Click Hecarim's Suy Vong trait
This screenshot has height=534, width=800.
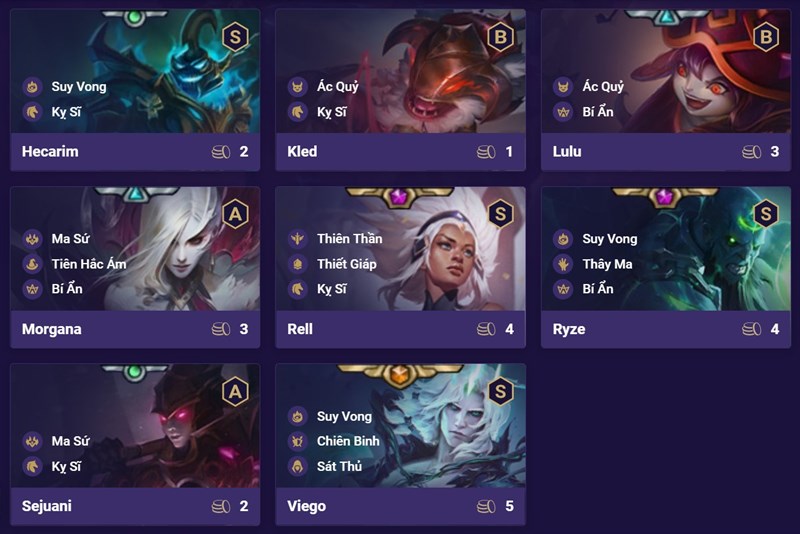click(x=78, y=87)
